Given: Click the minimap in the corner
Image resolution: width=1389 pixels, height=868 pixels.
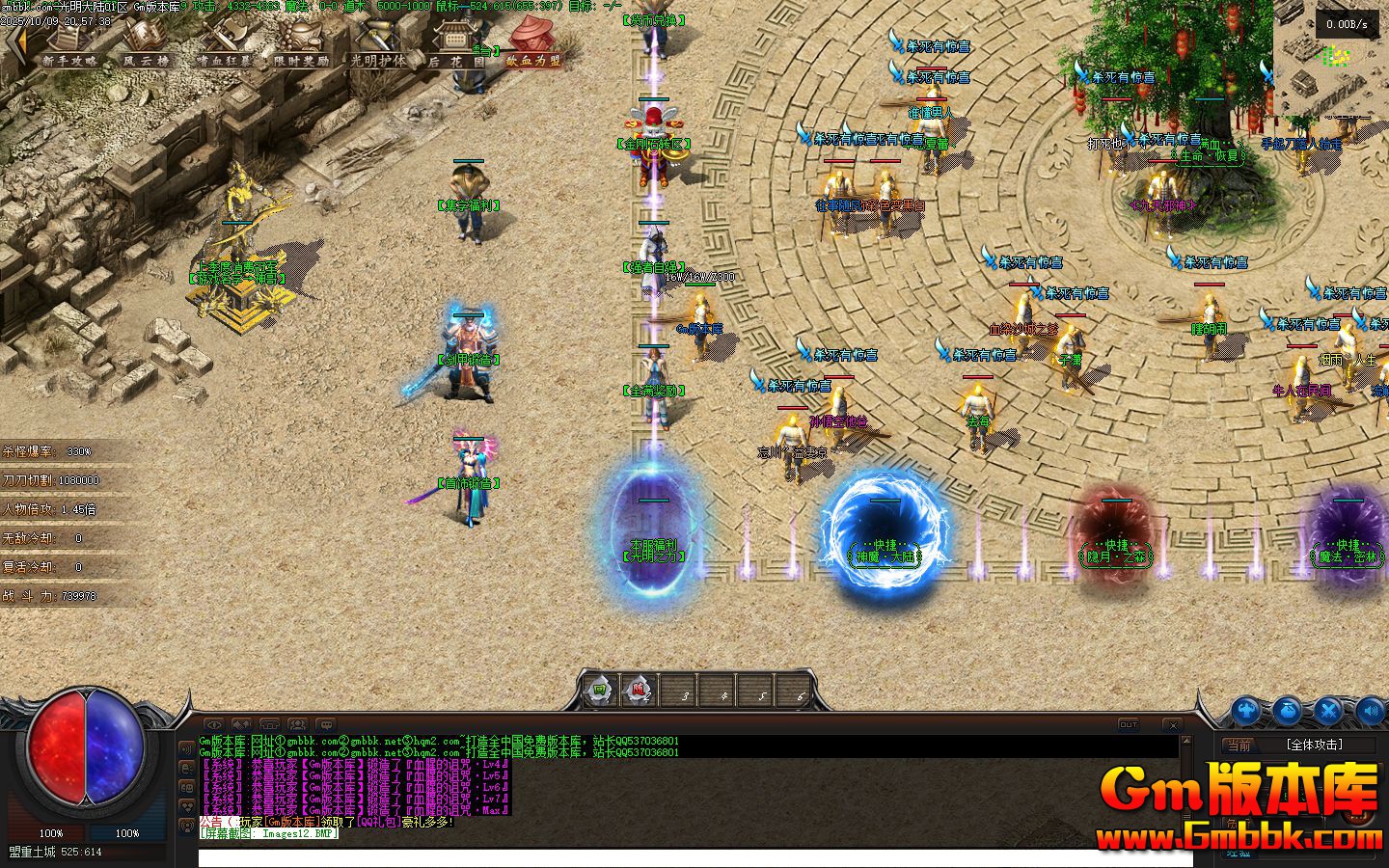Looking at the screenshot, I should tap(1331, 58).
